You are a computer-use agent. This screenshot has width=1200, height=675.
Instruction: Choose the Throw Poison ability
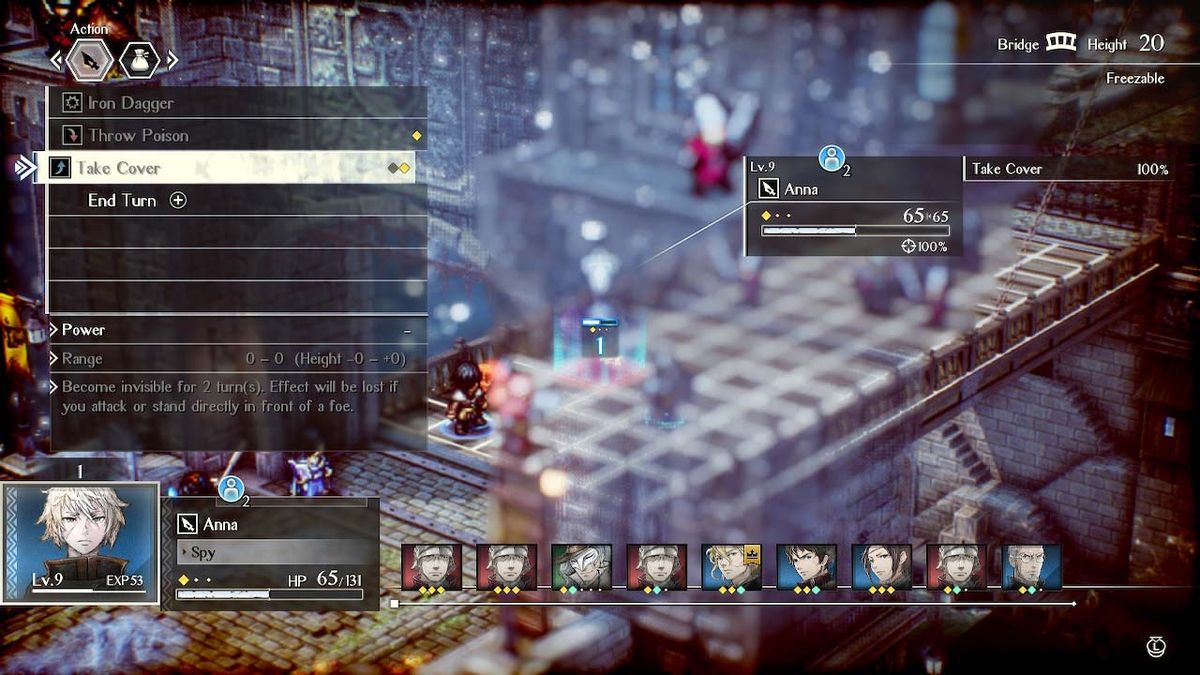coord(138,135)
